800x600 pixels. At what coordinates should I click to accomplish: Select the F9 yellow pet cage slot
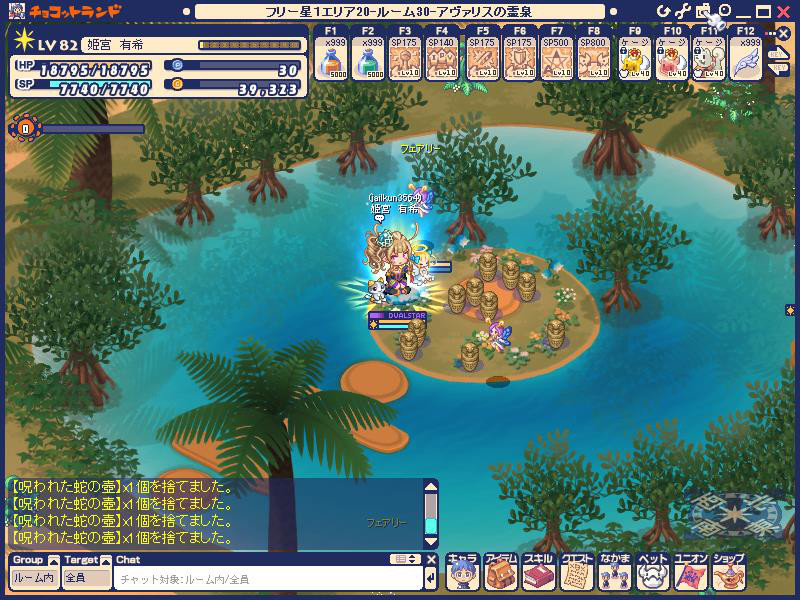pyautogui.click(x=632, y=61)
